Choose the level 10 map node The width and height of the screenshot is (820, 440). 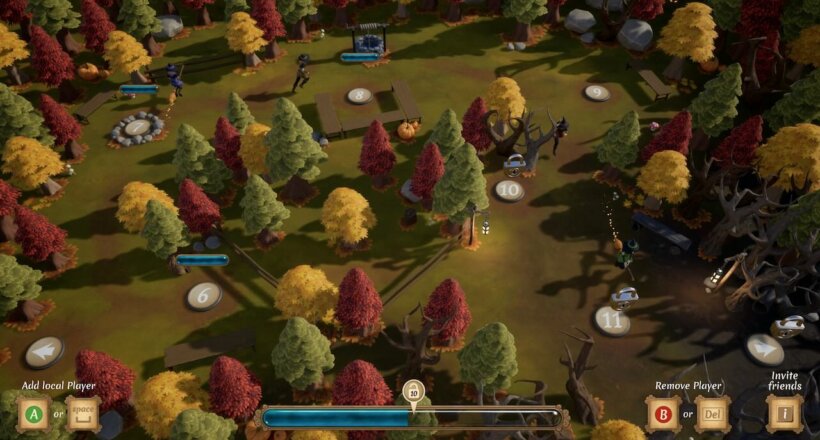tap(509, 190)
